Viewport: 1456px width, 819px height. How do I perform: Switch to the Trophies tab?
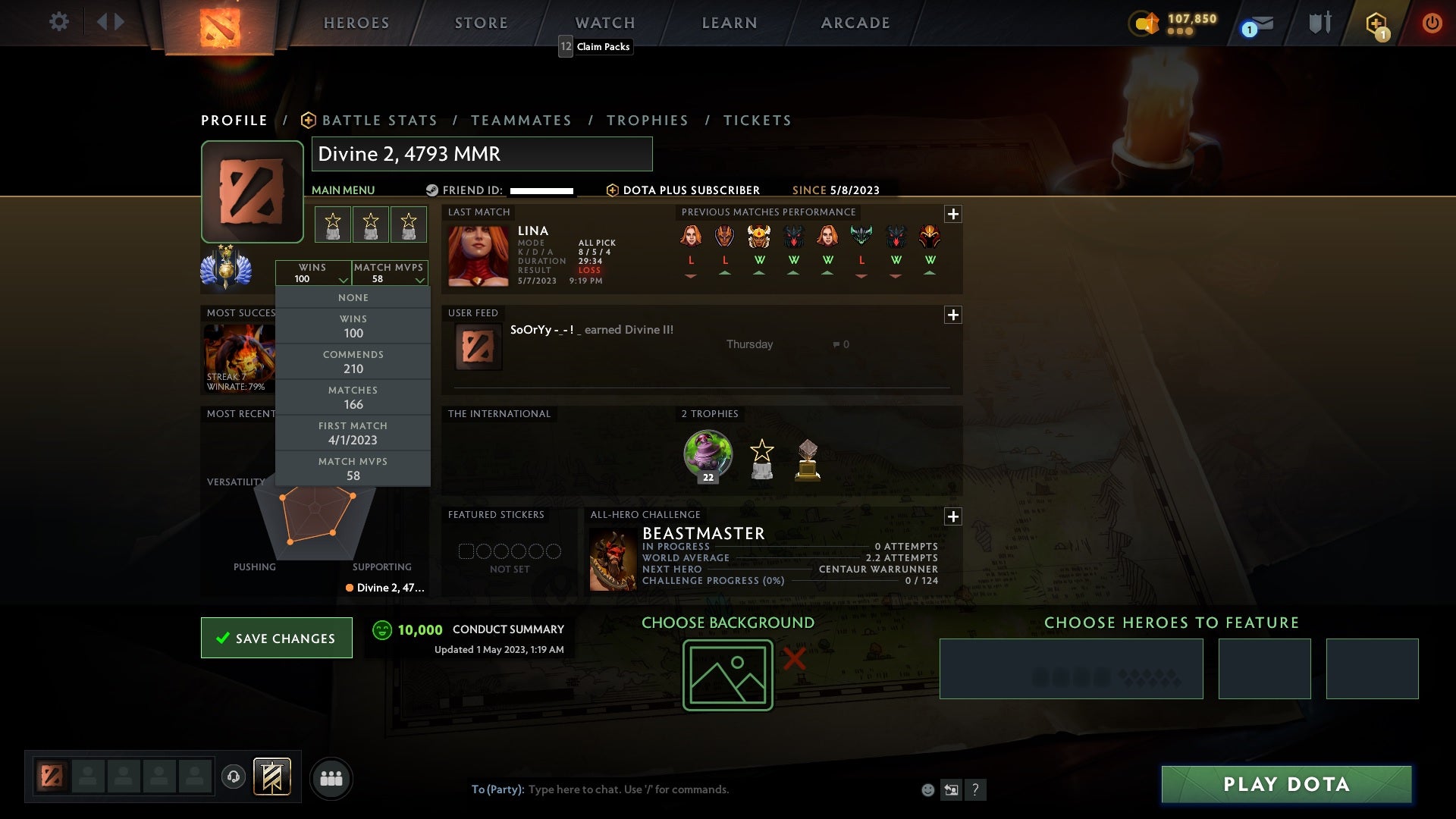(x=647, y=120)
